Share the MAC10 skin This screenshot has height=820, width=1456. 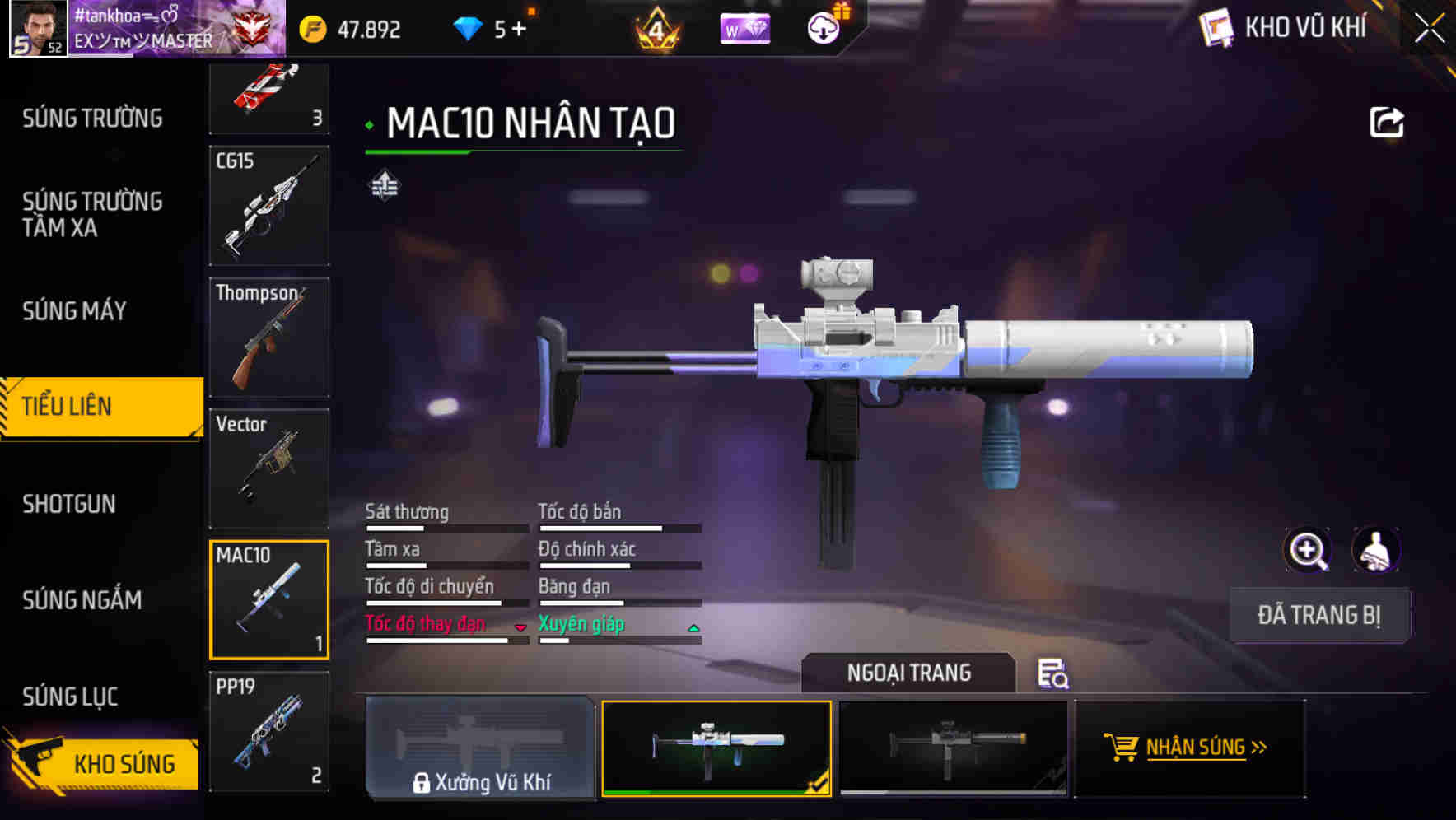point(1386,123)
